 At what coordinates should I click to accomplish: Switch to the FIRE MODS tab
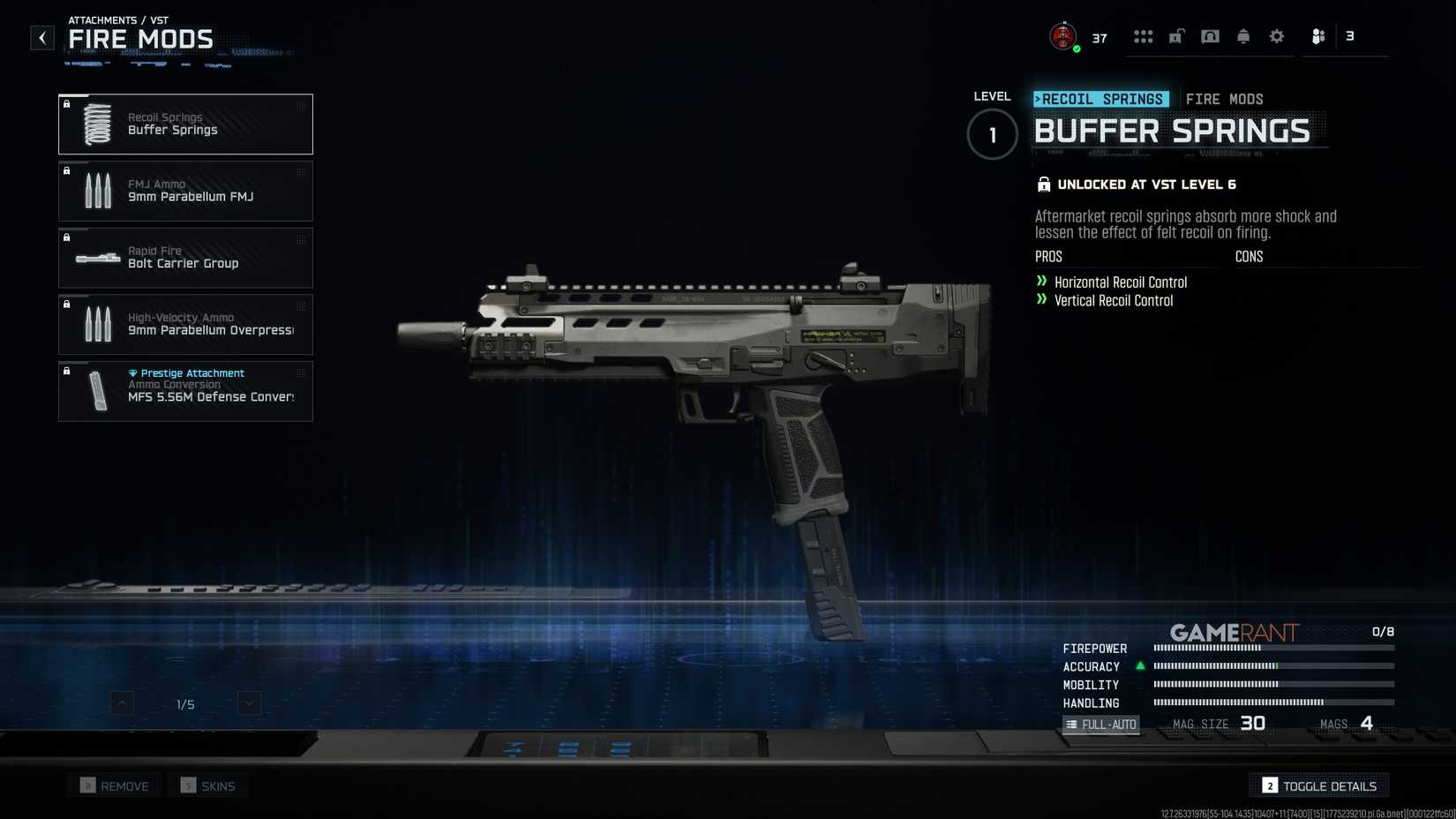click(x=1225, y=99)
